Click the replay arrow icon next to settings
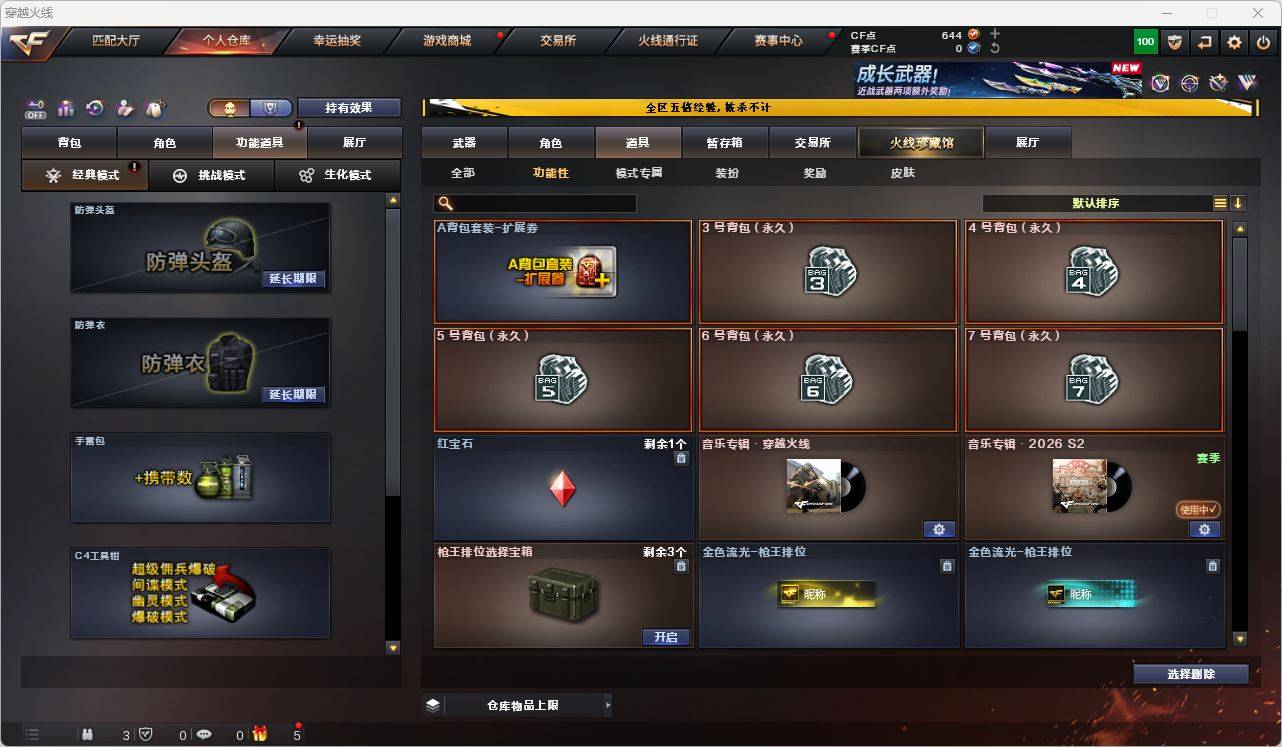Screen dimensions: 1282x747 tap(1204, 42)
